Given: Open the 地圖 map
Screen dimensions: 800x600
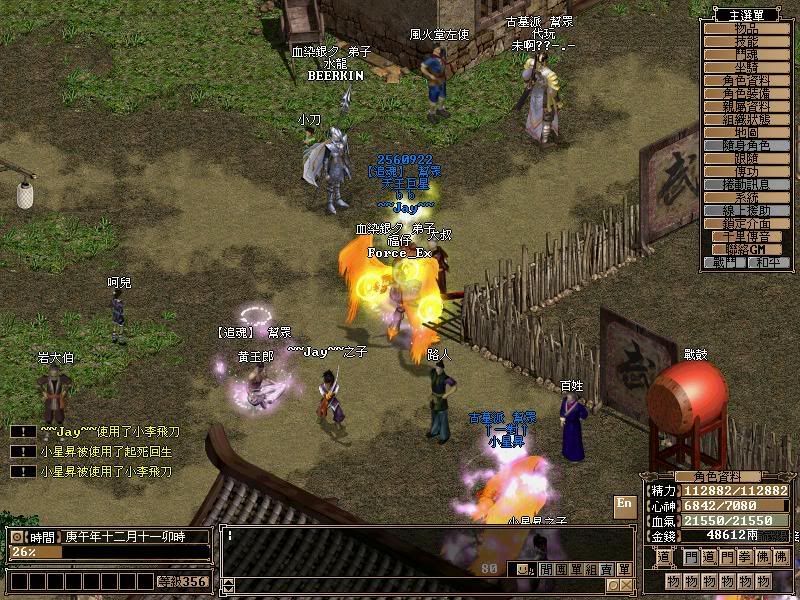Looking at the screenshot, I should coord(747,132).
